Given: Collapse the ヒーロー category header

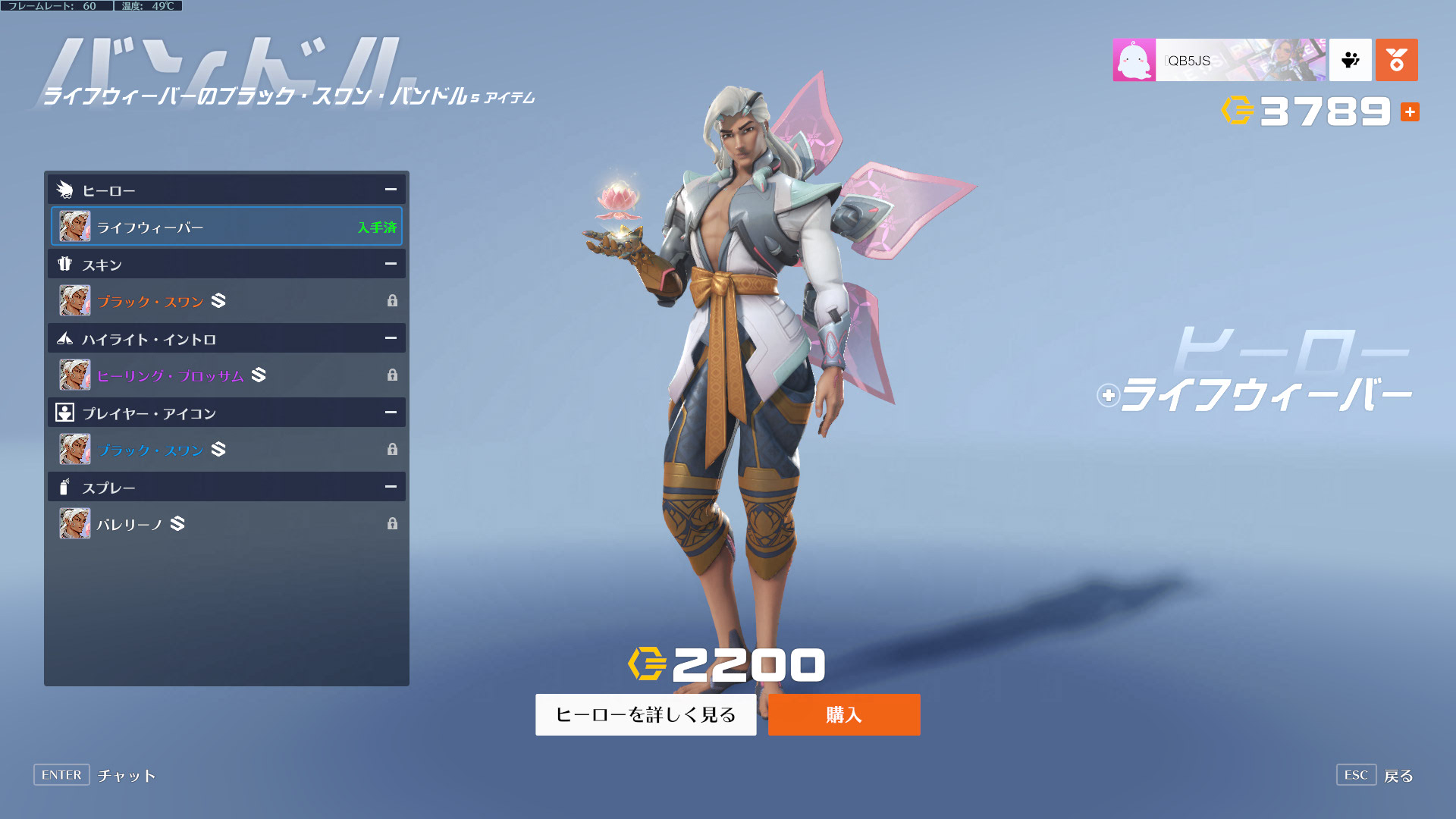Looking at the screenshot, I should pos(390,190).
